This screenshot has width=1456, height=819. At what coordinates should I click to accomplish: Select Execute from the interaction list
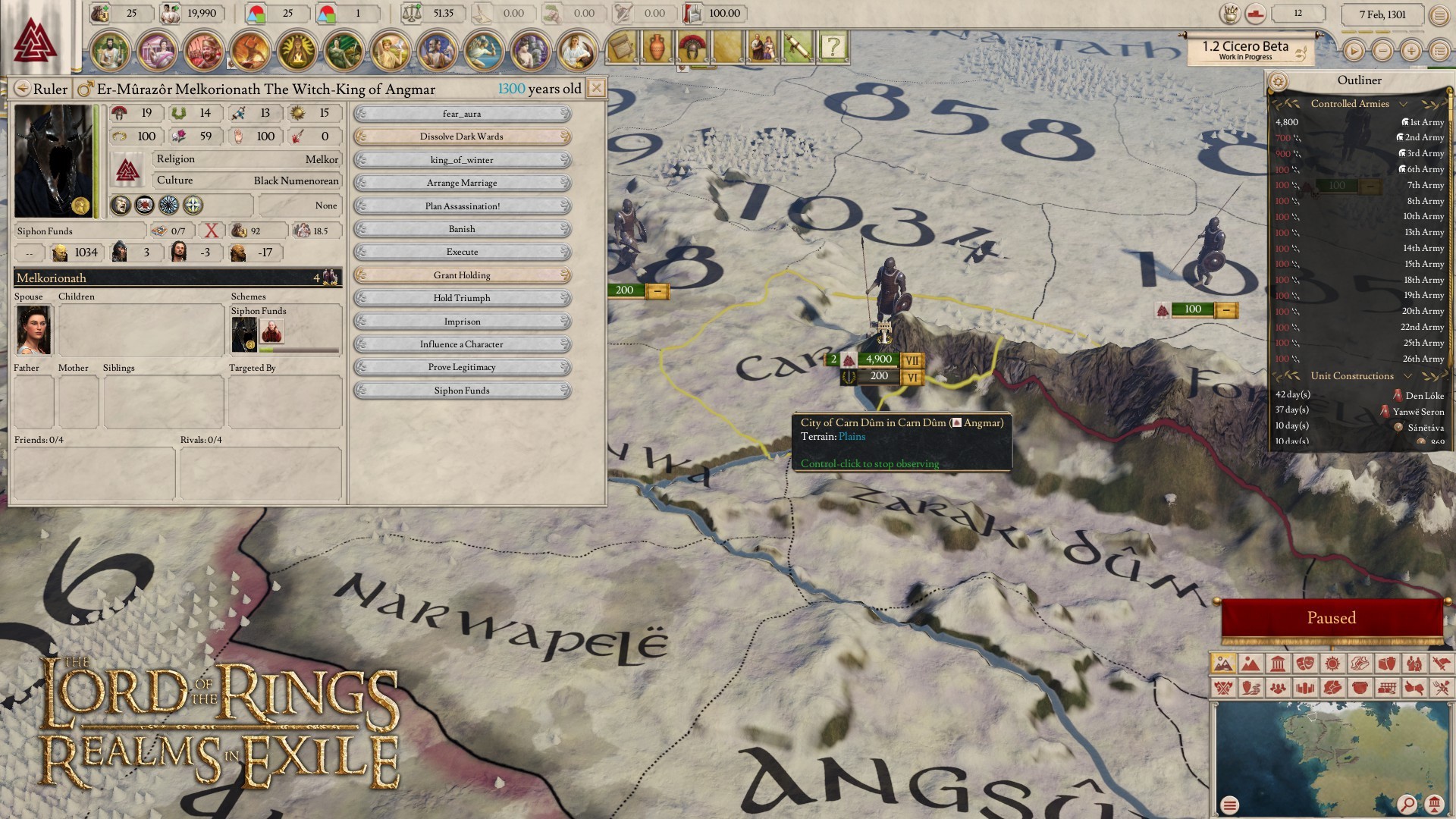[x=462, y=252]
